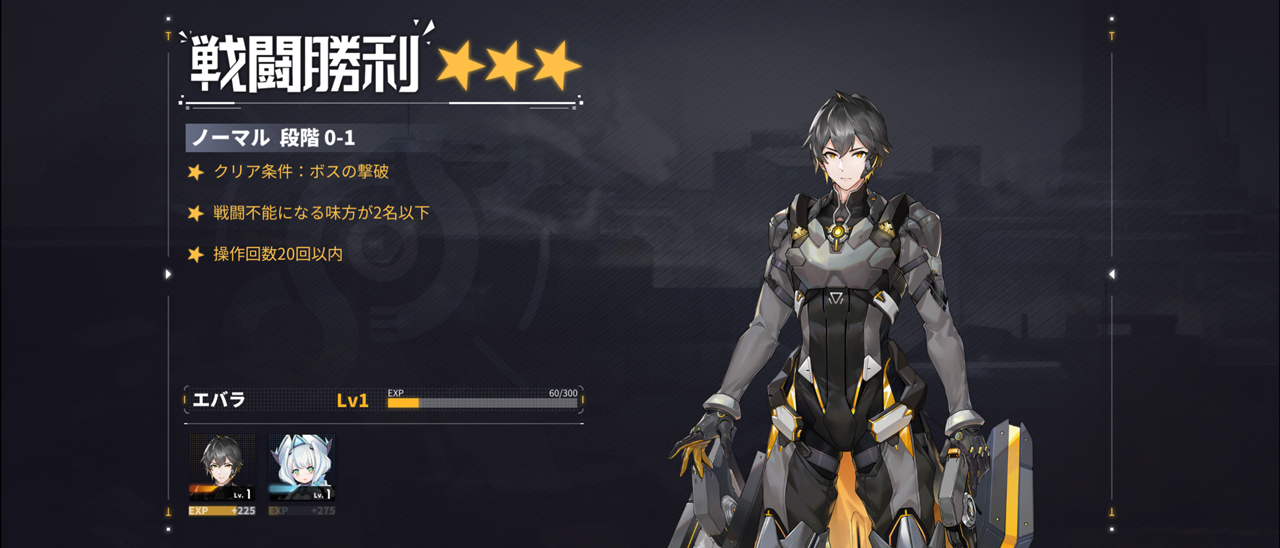The height and width of the screenshot is (548, 1280).
Task: Select the dark-haired male character portrait
Action: pos(222,467)
